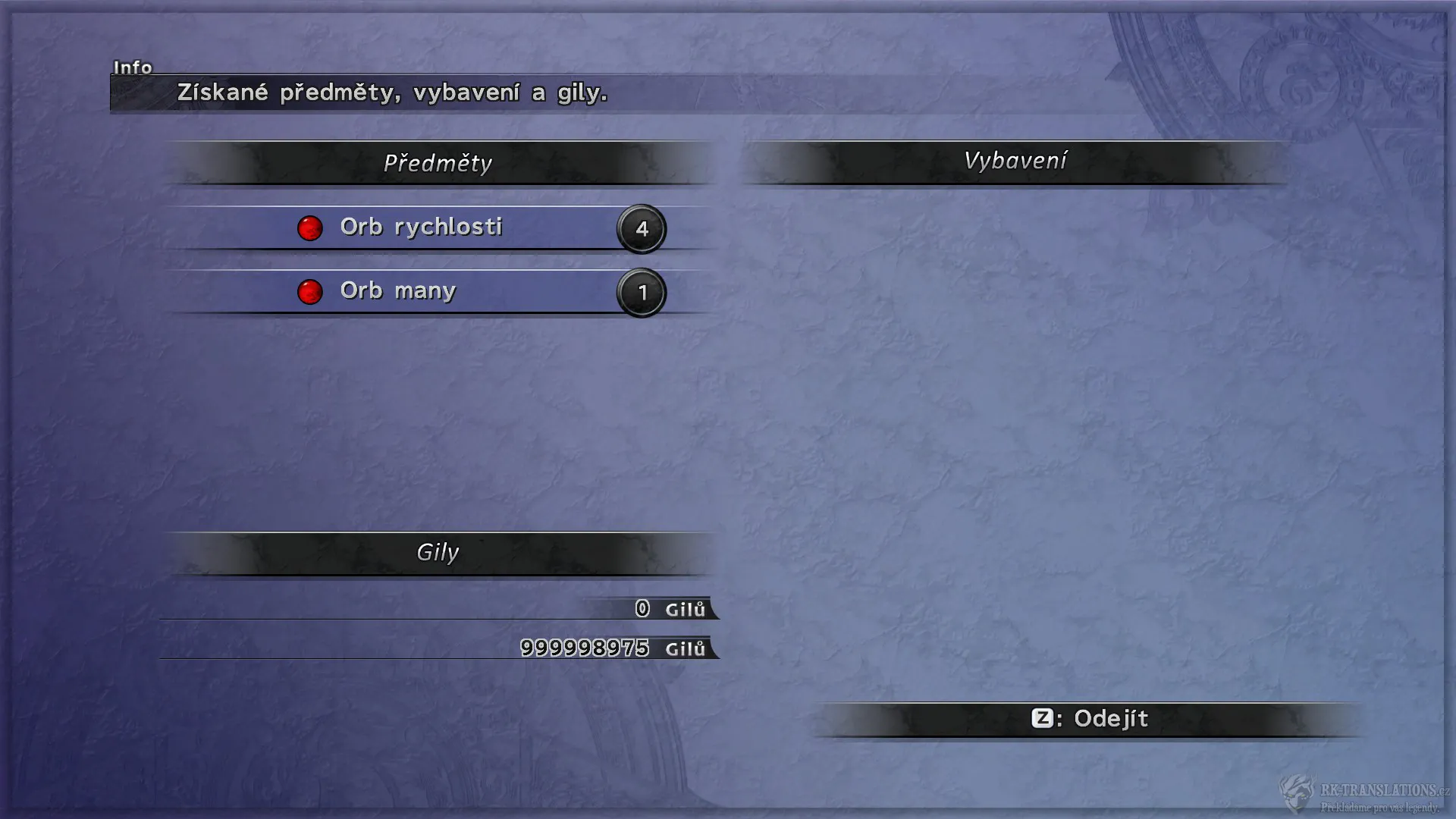Switch to the Předměty section
The width and height of the screenshot is (1456, 819).
(438, 162)
